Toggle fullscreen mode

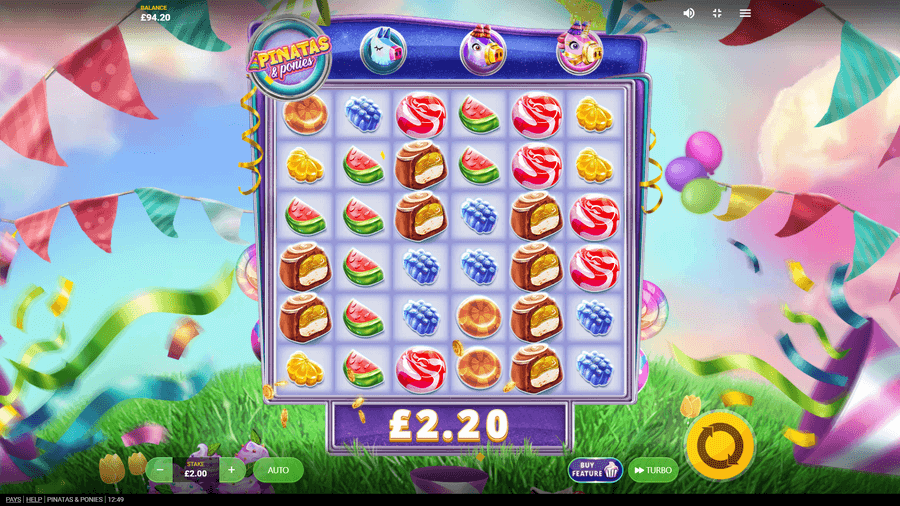tap(717, 13)
